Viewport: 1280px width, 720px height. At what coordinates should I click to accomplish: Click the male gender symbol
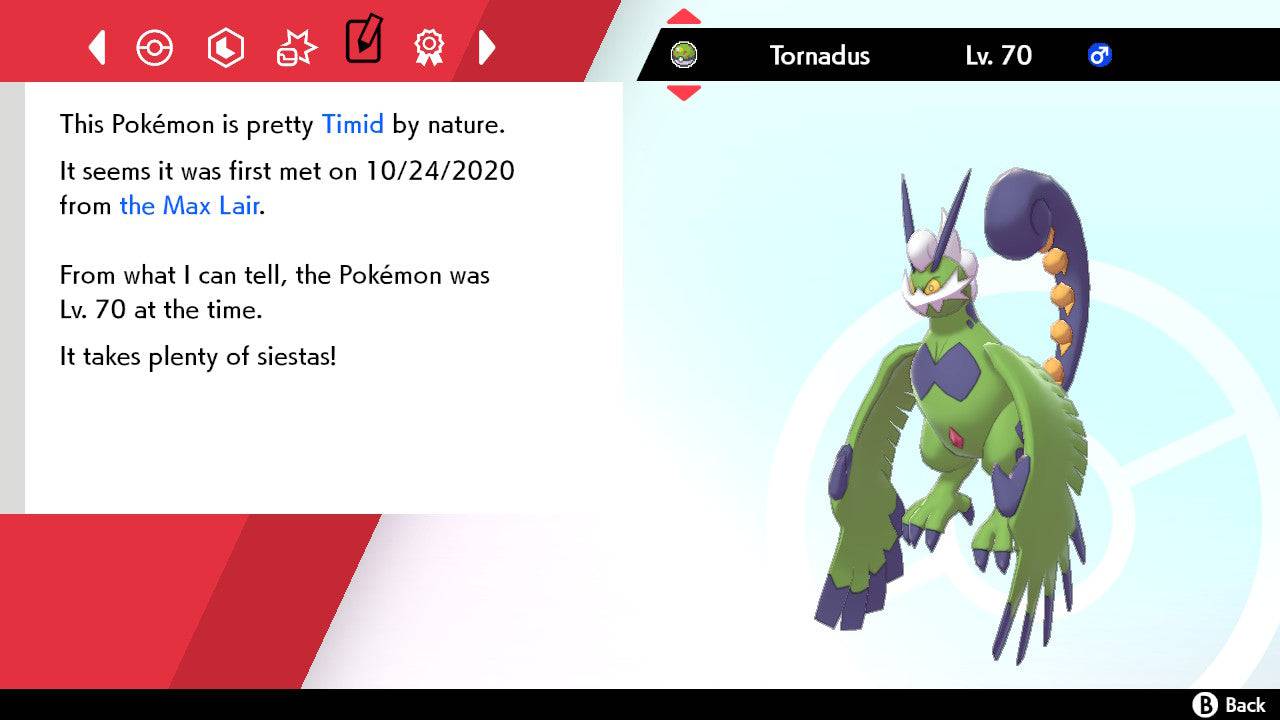(1101, 56)
